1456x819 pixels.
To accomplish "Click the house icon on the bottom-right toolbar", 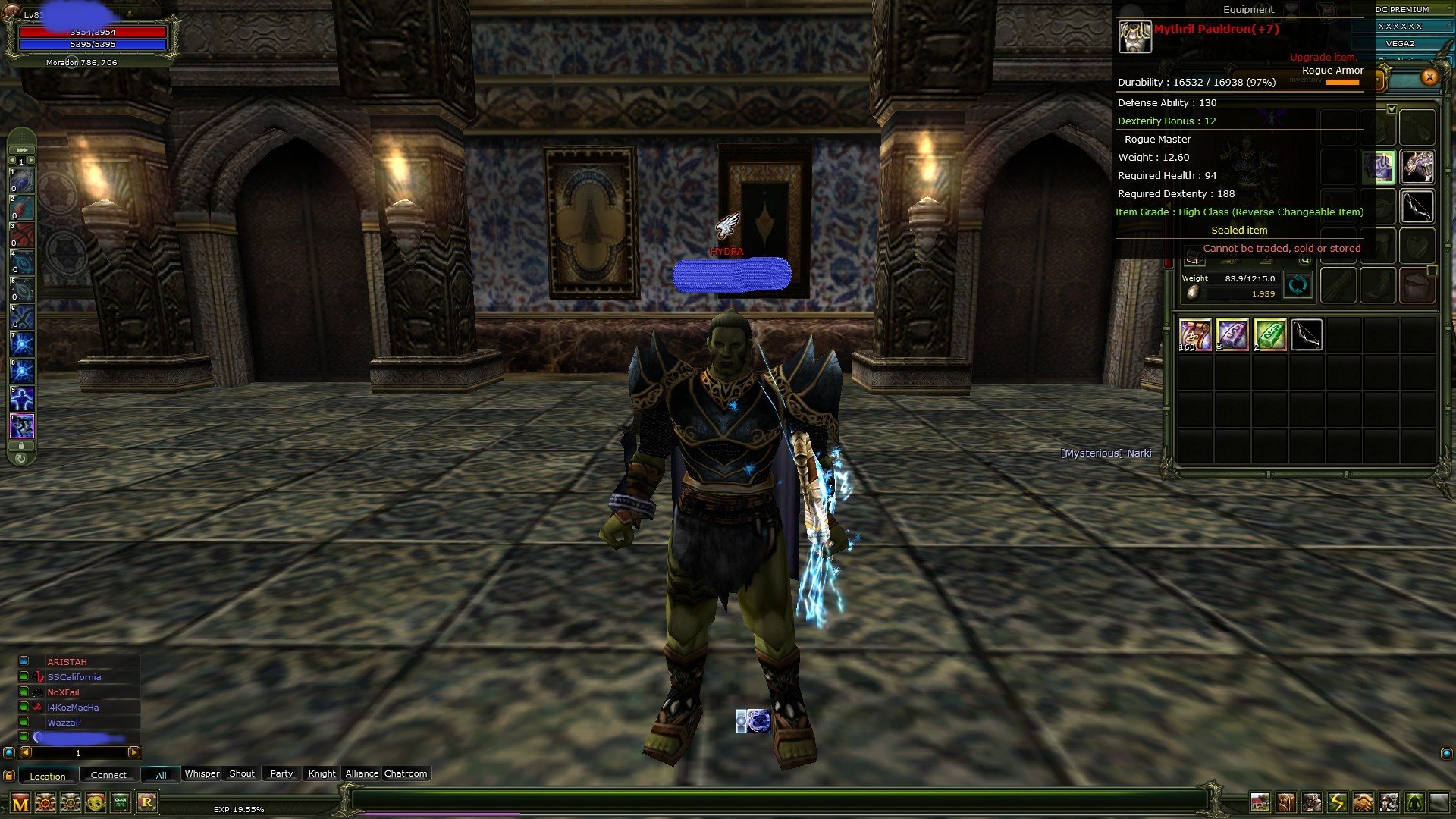I will click(x=1260, y=802).
